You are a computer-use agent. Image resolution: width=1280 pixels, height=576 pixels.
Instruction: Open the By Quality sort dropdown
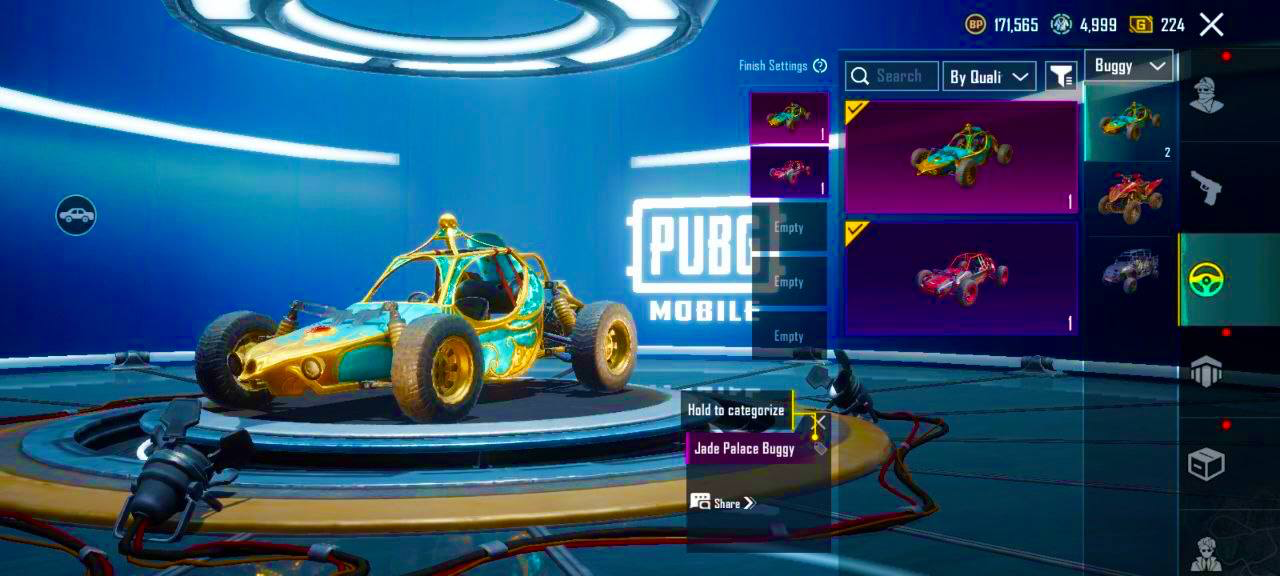pyautogui.click(x=989, y=76)
